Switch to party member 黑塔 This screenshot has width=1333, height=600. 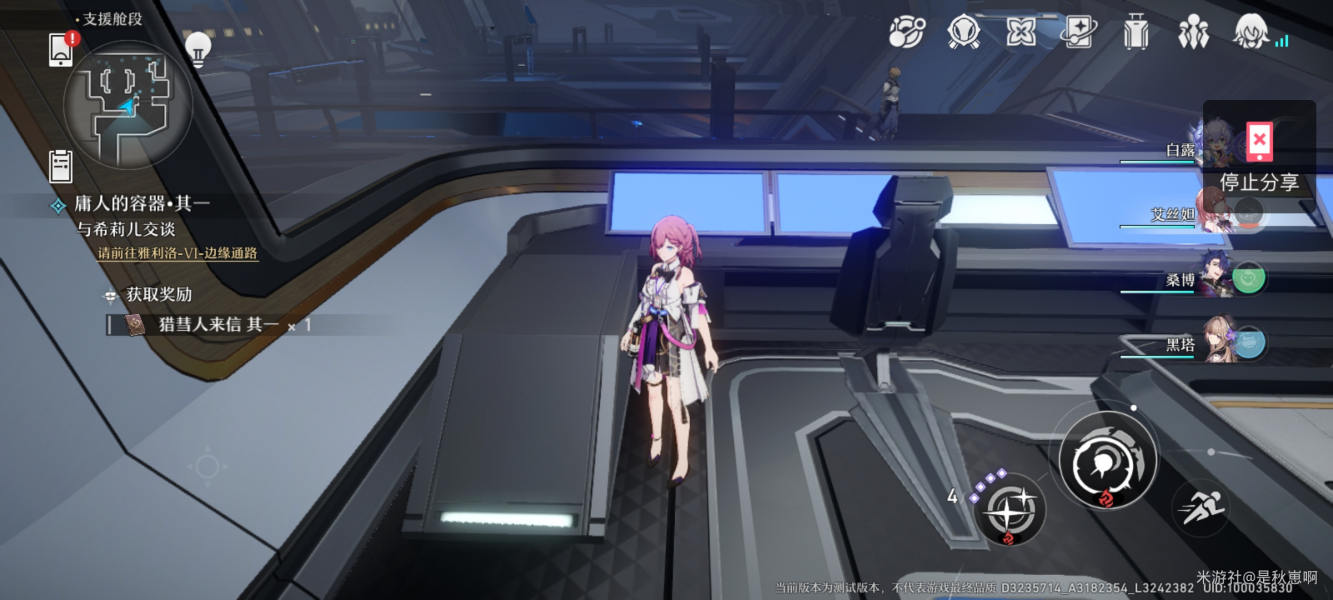1215,344
